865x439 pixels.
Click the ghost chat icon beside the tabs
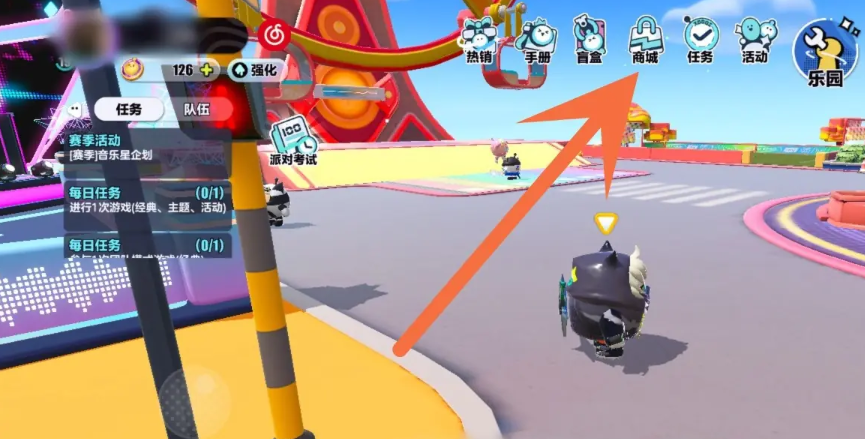point(73,109)
